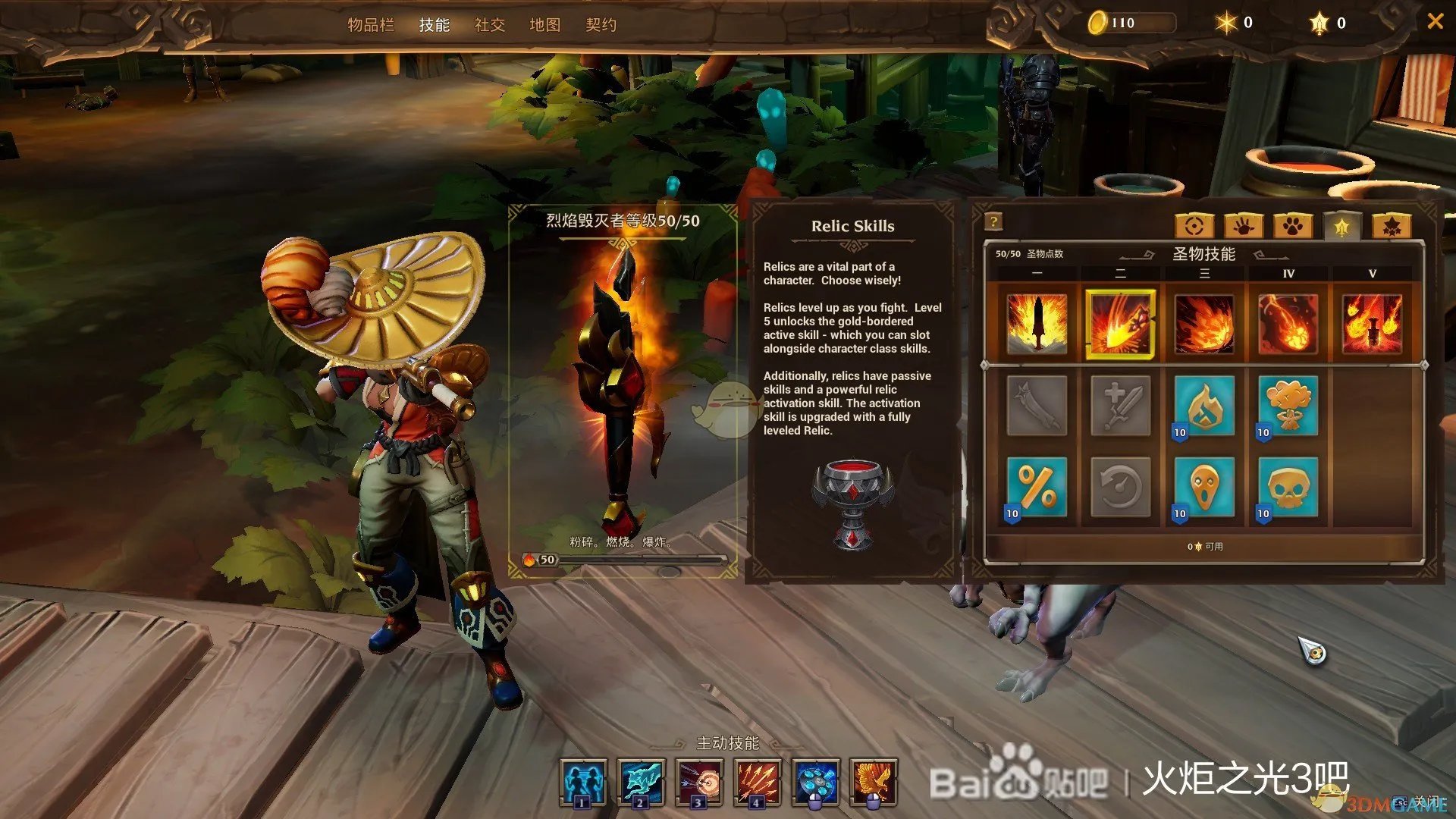
Task: Close the menu with the X button
Action: tap(1435, 21)
